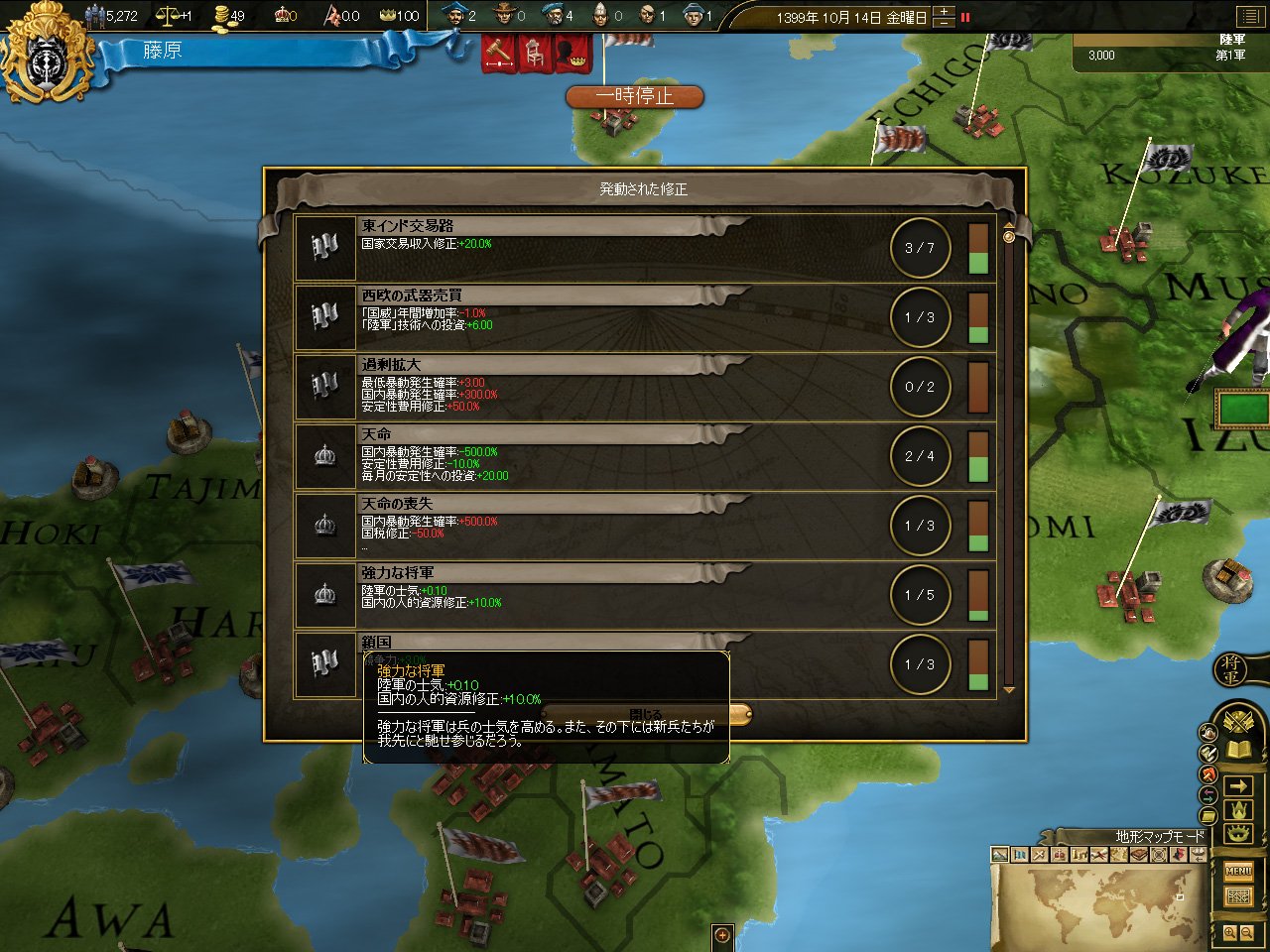Viewport: 1270px width, 952px height.
Task: Open the 陸軍 第1軍 army entry
Action: 1171,52
